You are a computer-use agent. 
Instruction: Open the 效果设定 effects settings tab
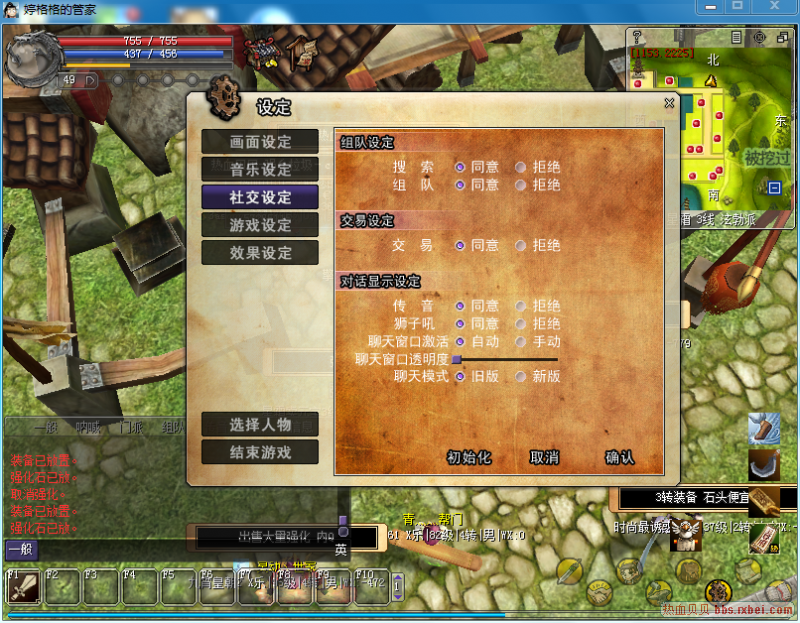(260, 253)
